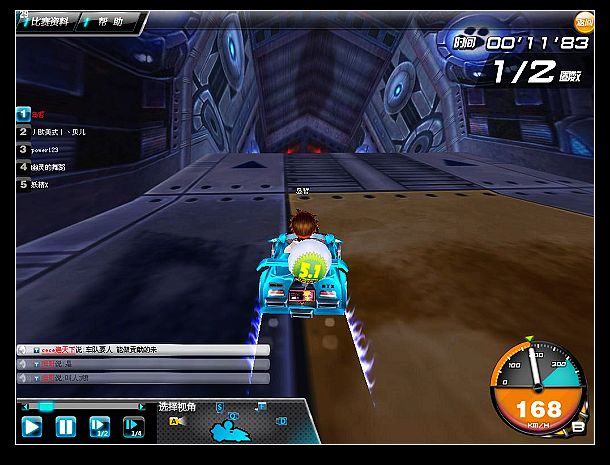Step replay progress bar left arrow
This screenshot has width=610, height=465.
[x=23, y=407]
